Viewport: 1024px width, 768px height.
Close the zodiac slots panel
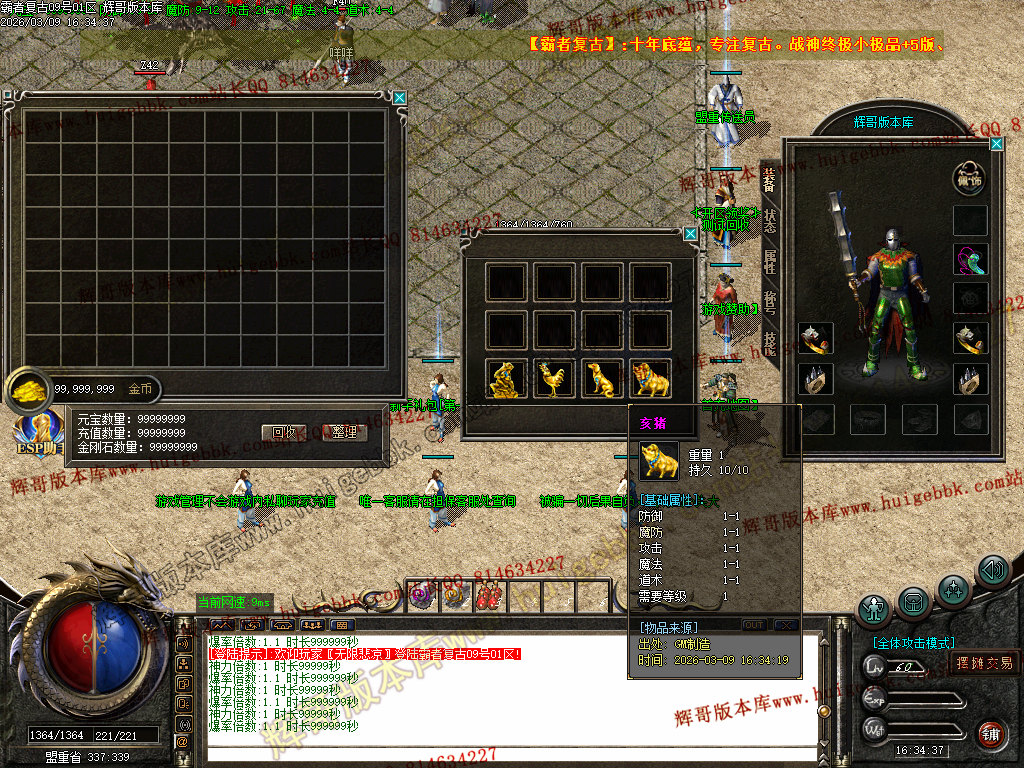[x=690, y=234]
